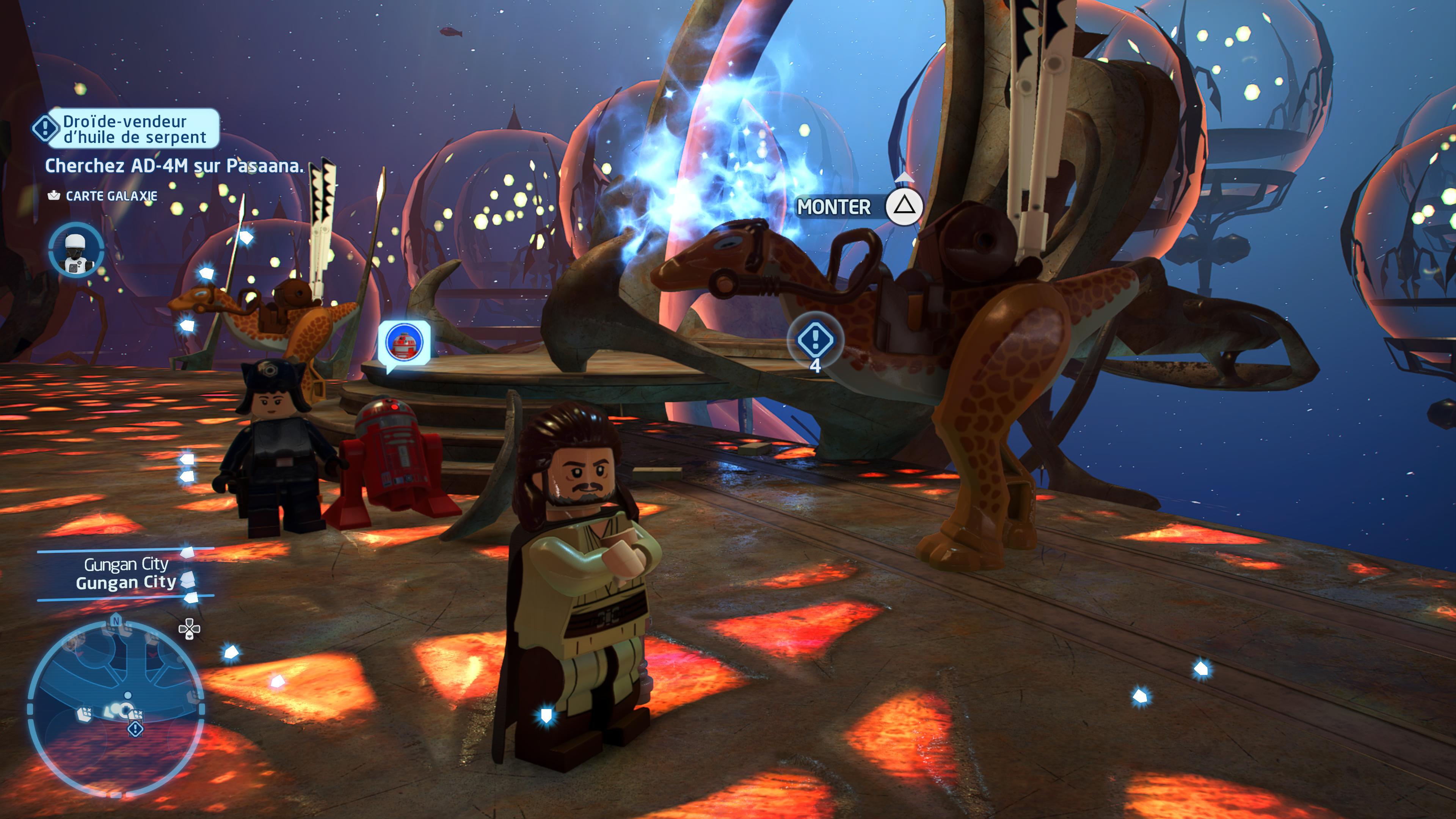Select the red droid speech bubble marker
The image size is (1456, 819).
pos(403,342)
